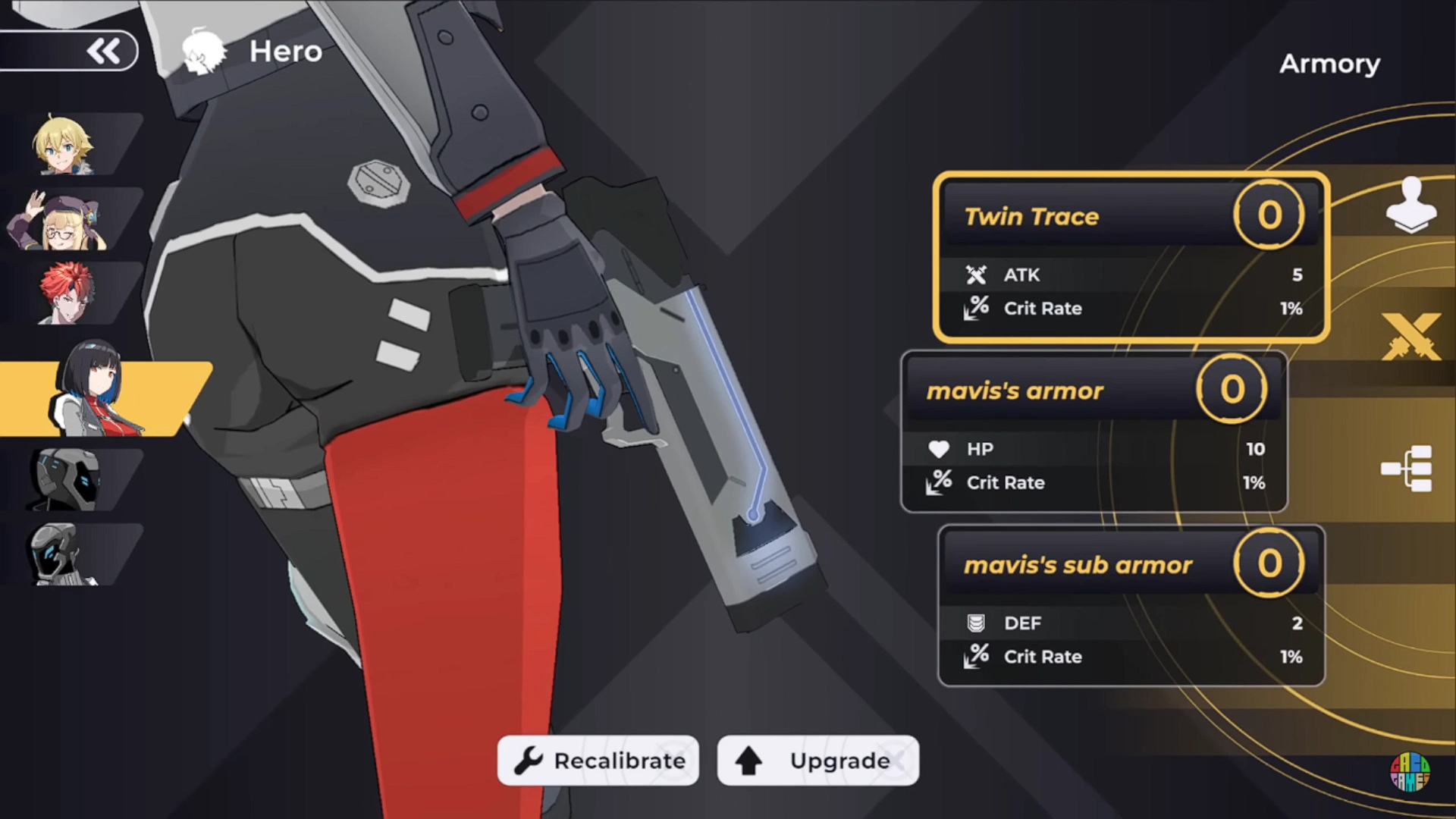Select the red-haired hero portrait
The image size is (1456, 819).
click(x=68, y=293)
